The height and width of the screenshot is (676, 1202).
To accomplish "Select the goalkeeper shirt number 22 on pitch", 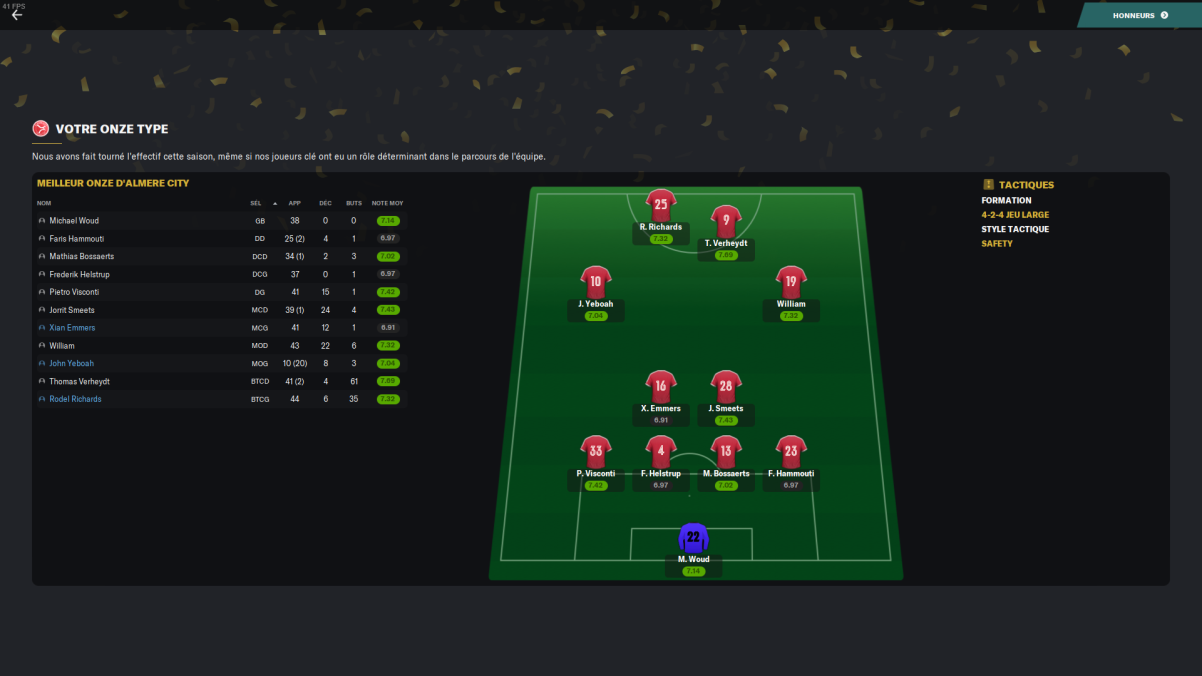I will point(693,537).
